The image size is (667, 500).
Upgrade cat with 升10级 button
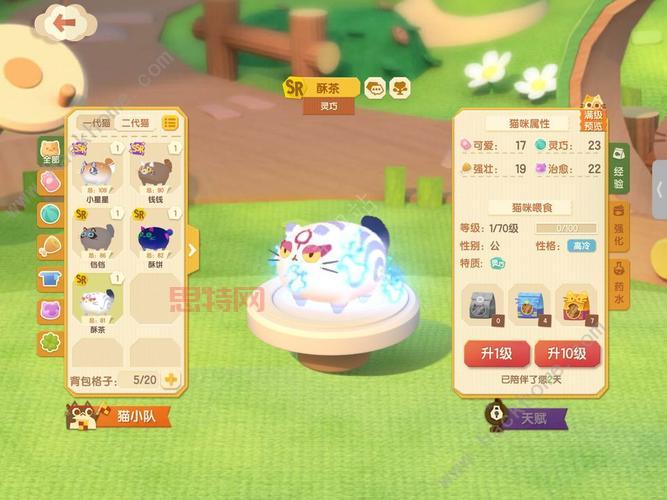pos(567,354)
